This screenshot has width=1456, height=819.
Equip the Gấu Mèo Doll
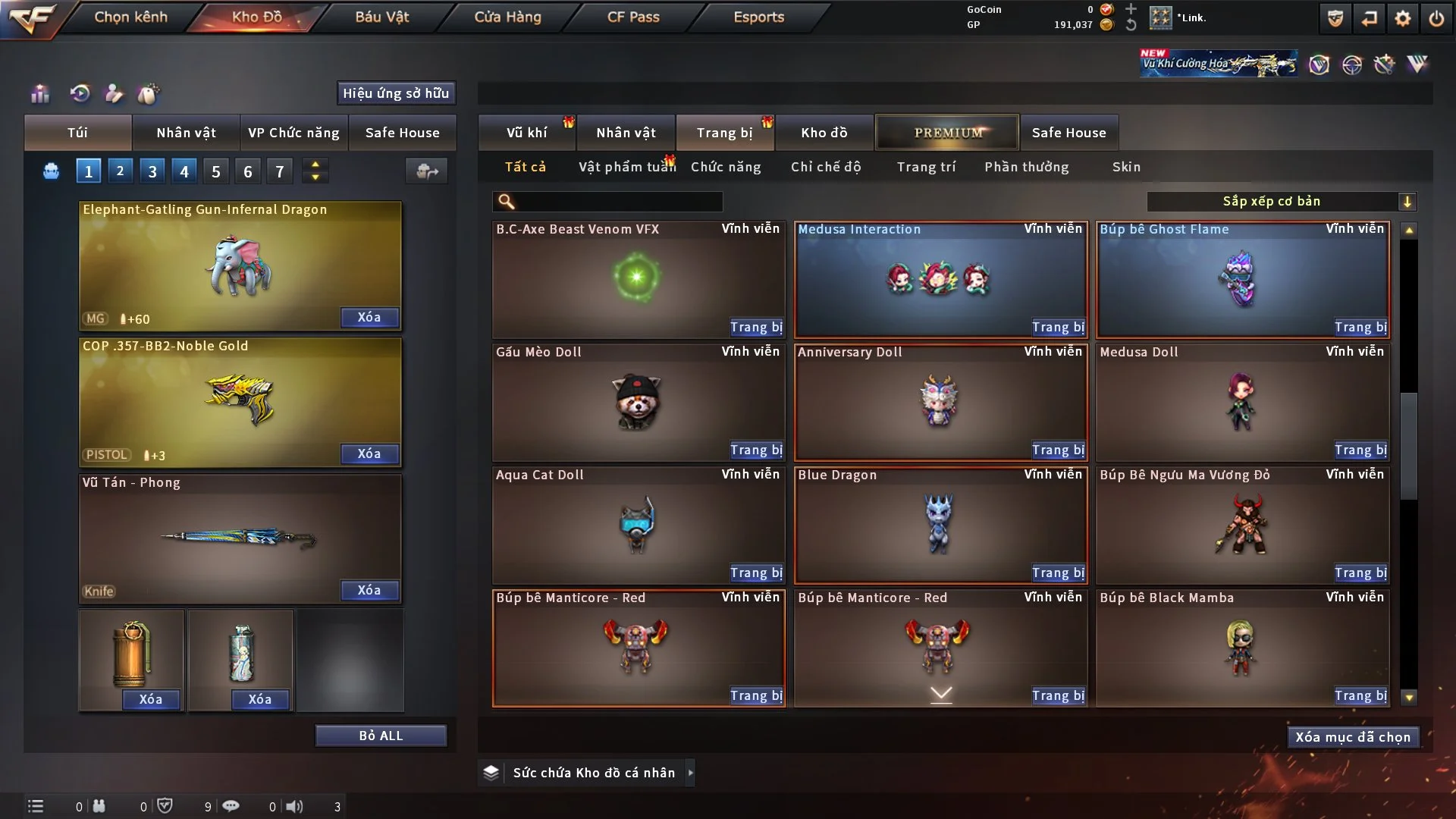click(756, 450)
